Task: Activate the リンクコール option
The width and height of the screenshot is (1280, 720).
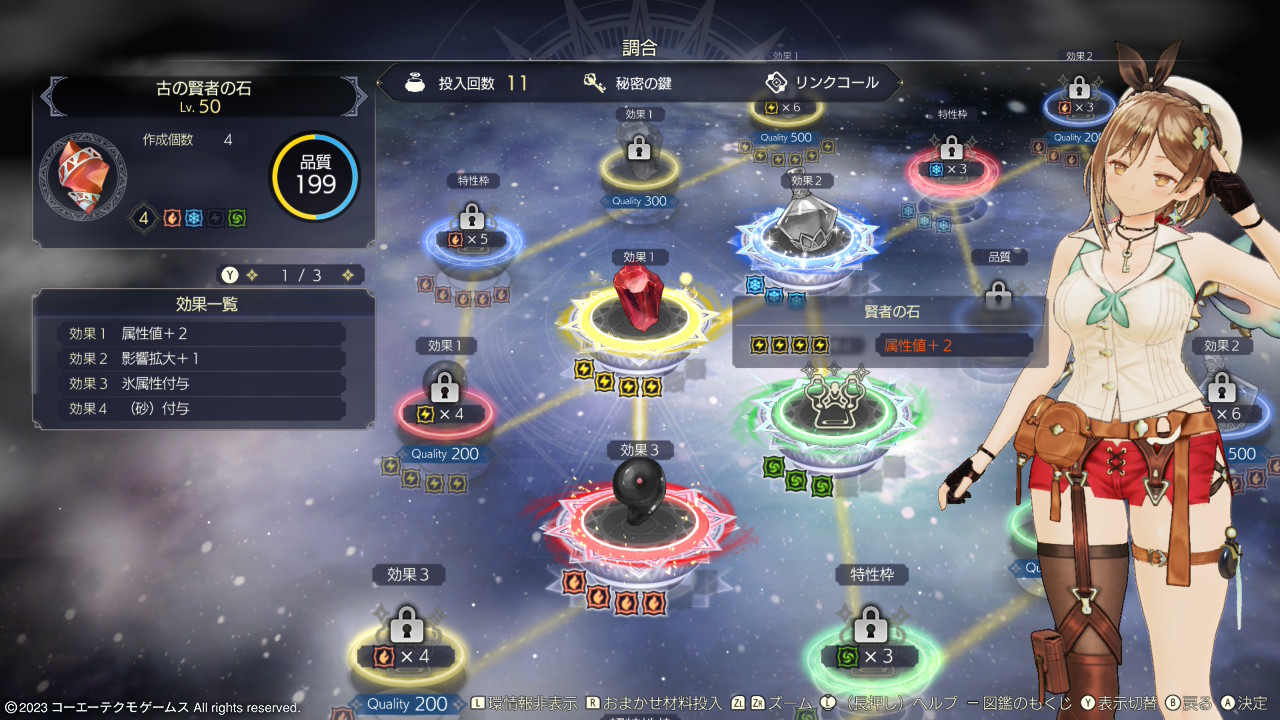Action: [x=822, y=83]
